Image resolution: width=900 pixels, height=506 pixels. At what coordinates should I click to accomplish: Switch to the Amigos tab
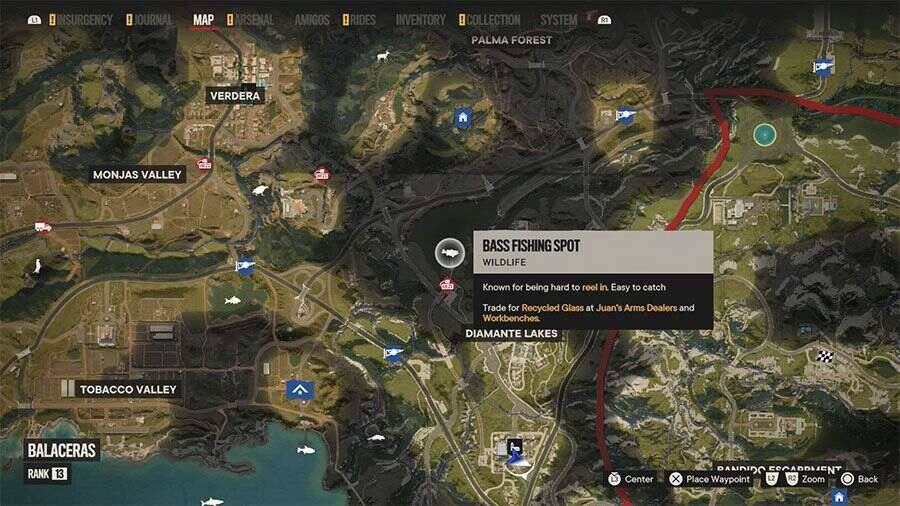(x=312, y=20)
